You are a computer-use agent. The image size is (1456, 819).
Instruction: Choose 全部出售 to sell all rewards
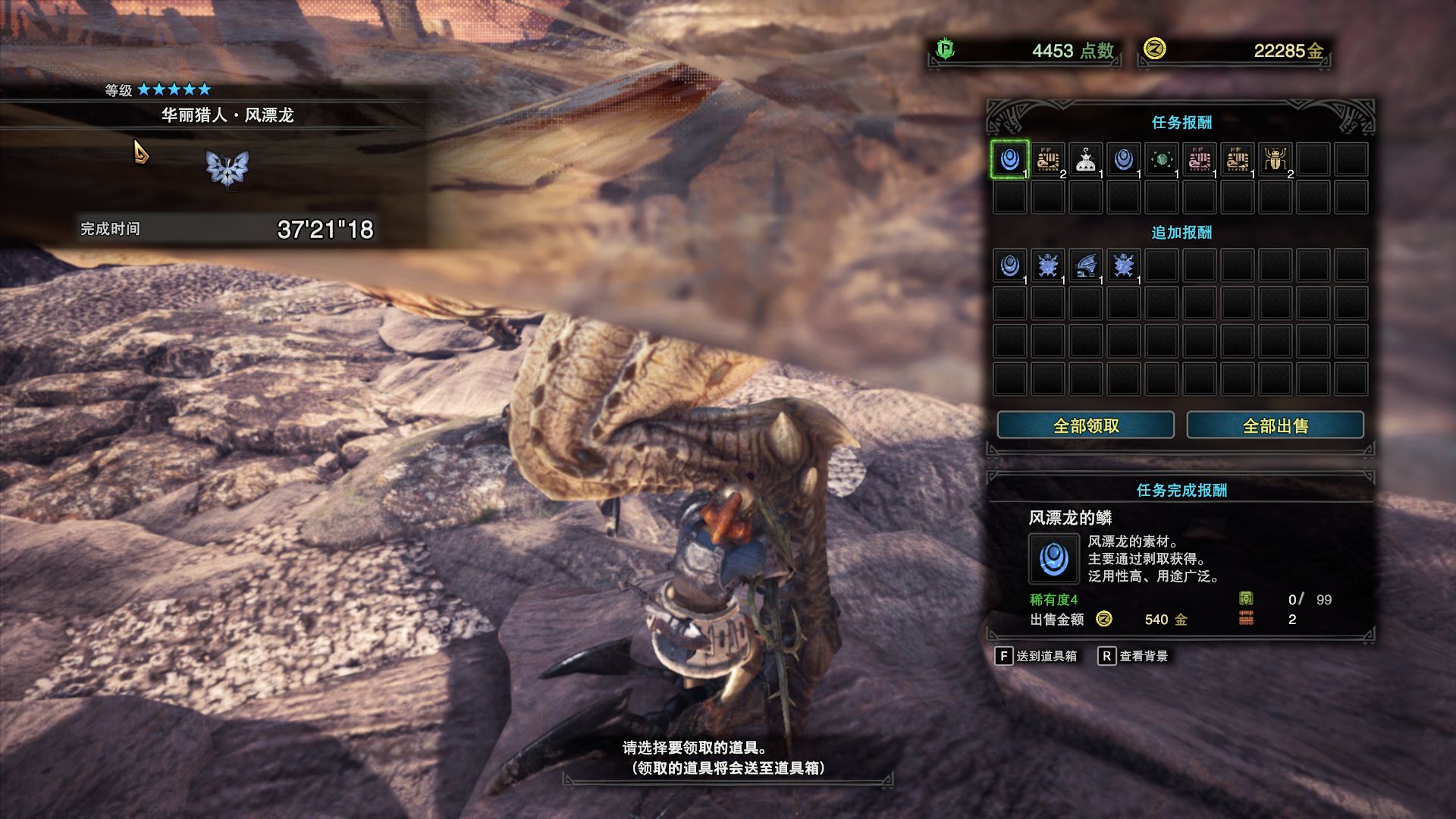tap(1275, 425)
